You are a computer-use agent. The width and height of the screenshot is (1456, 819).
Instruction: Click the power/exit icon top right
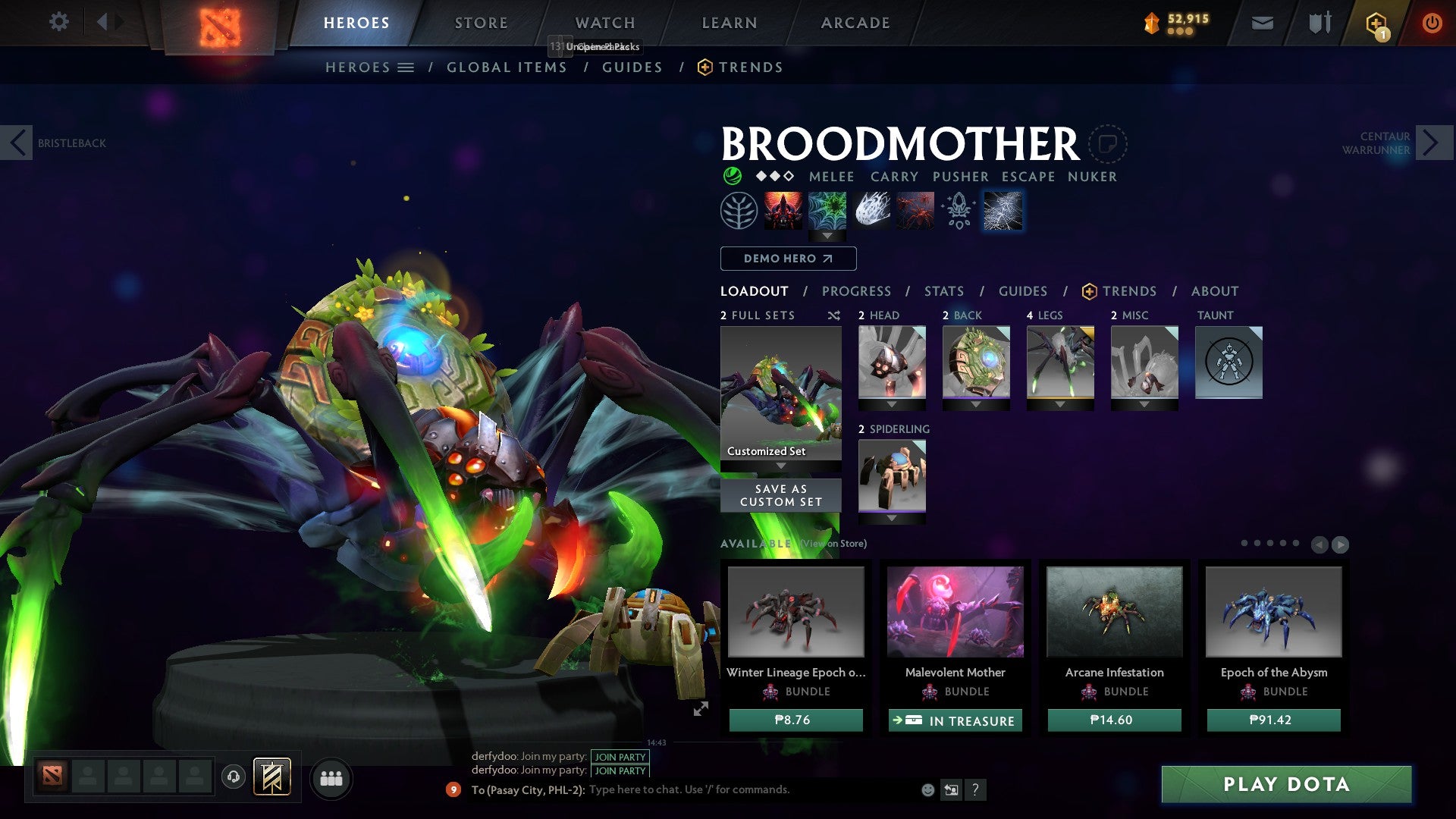coord(1432,23)
